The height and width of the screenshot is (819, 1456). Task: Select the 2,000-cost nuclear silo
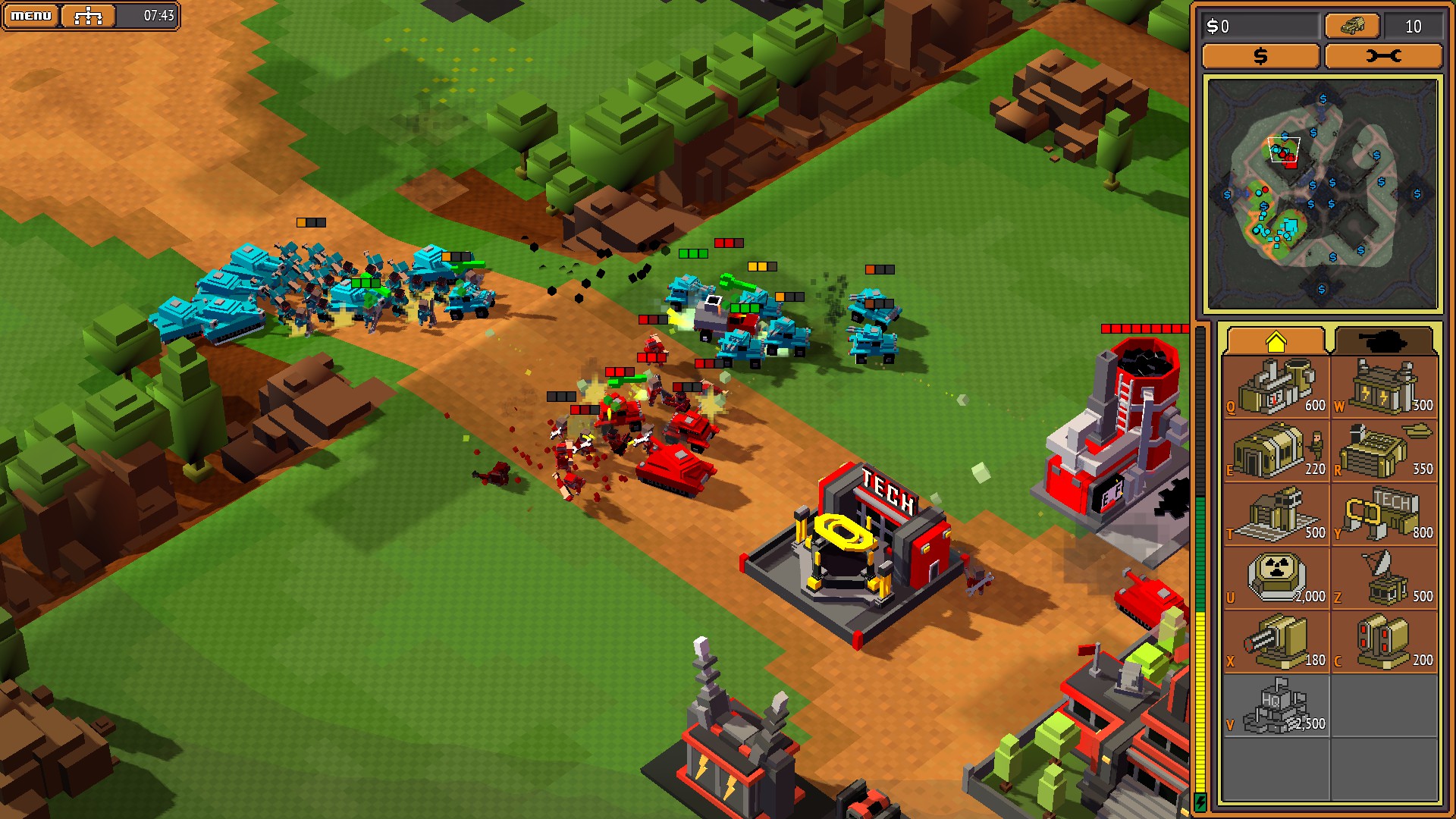[x=1277, y=578]
